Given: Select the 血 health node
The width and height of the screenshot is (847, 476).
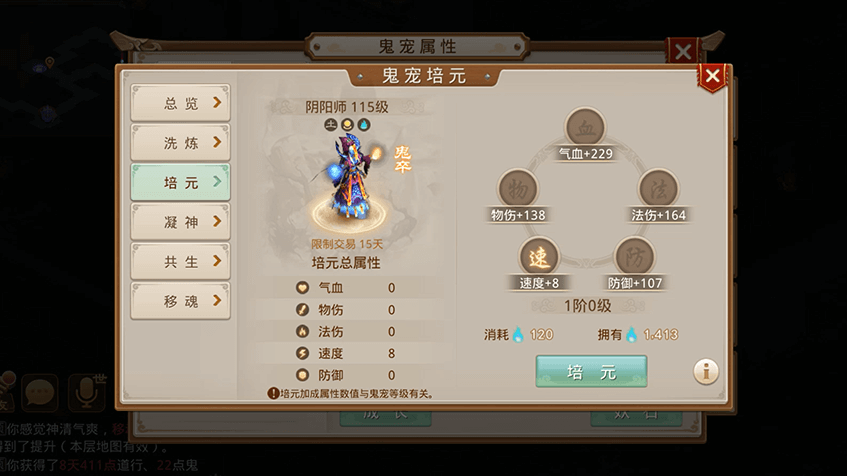Looking at the screenshot, I should click(585, 128).
